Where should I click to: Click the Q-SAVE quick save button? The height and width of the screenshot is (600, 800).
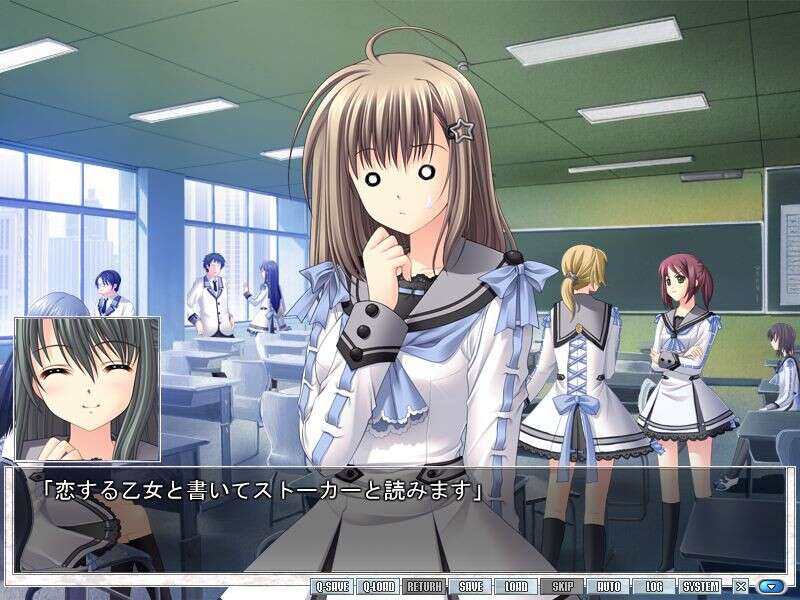[333, 587]
